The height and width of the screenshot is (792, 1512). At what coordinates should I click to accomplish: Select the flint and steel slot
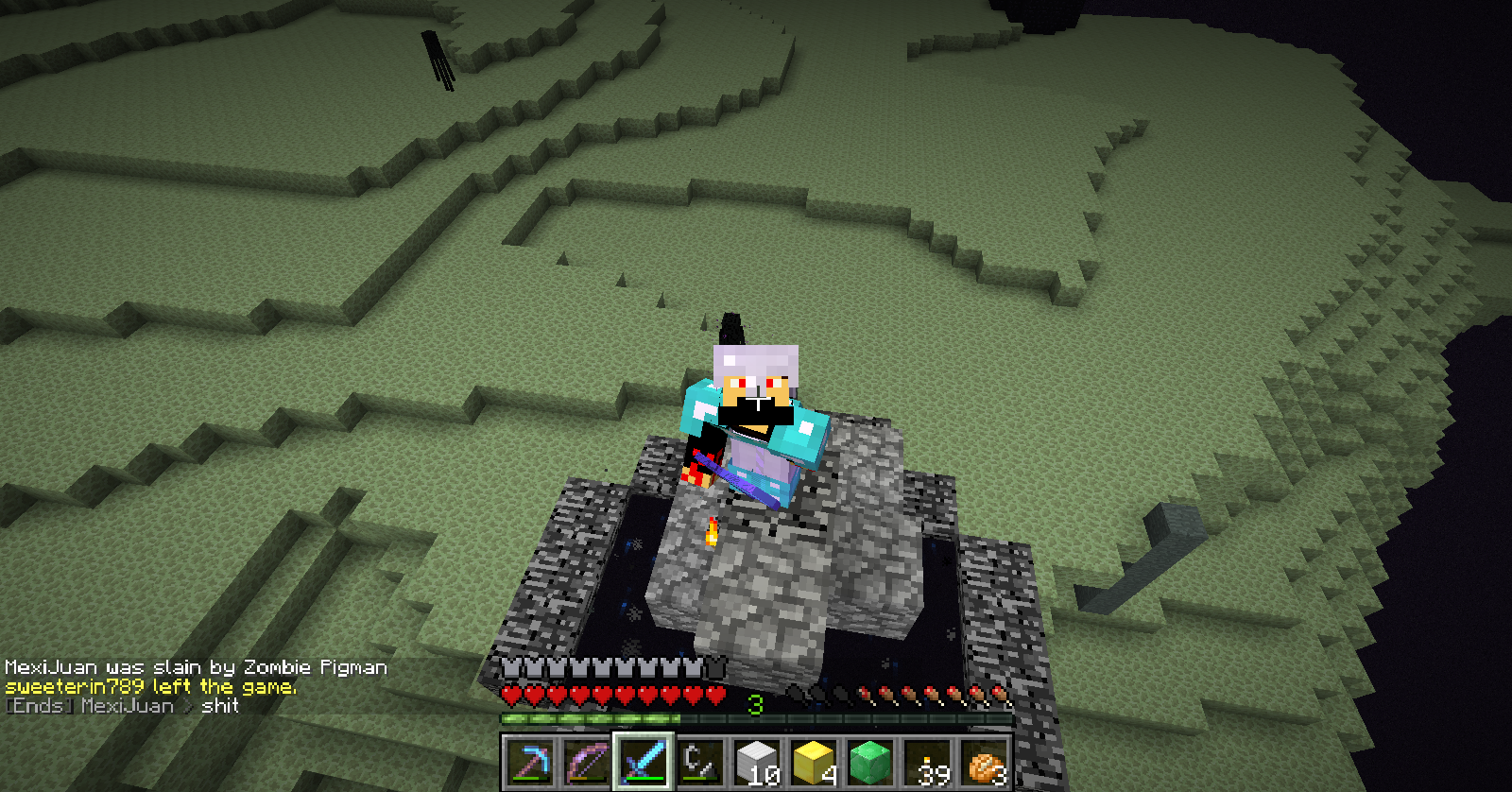(x=699, y=762)
